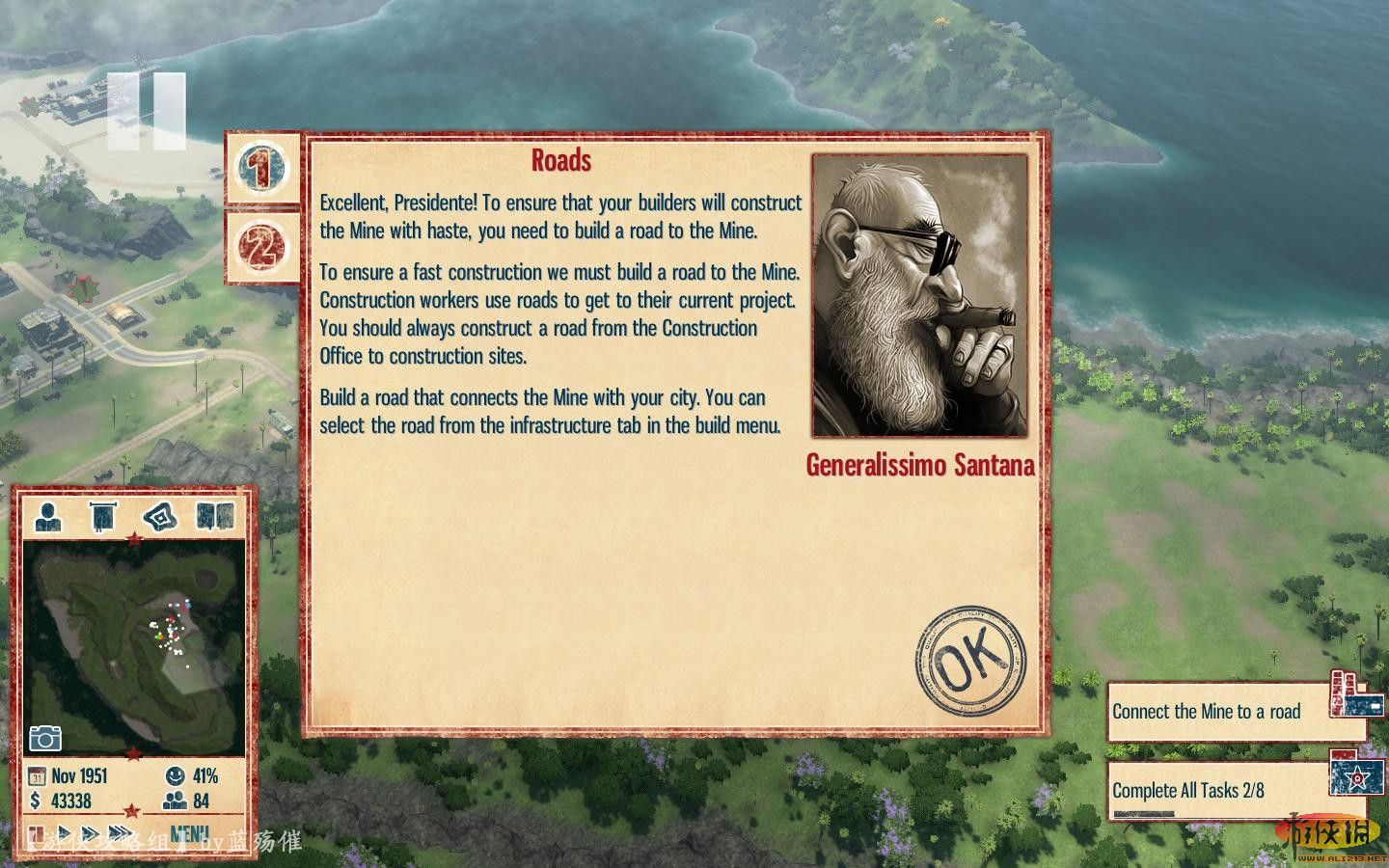Open briefing page 2 tab
The image size is (1389, 868).
coord(261,247)
